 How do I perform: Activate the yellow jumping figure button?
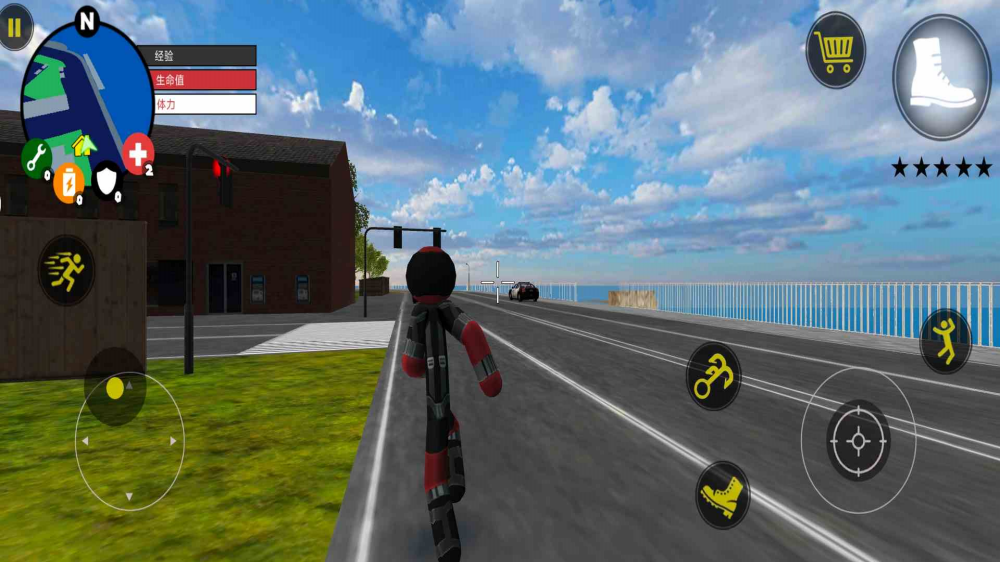[944, 341]
